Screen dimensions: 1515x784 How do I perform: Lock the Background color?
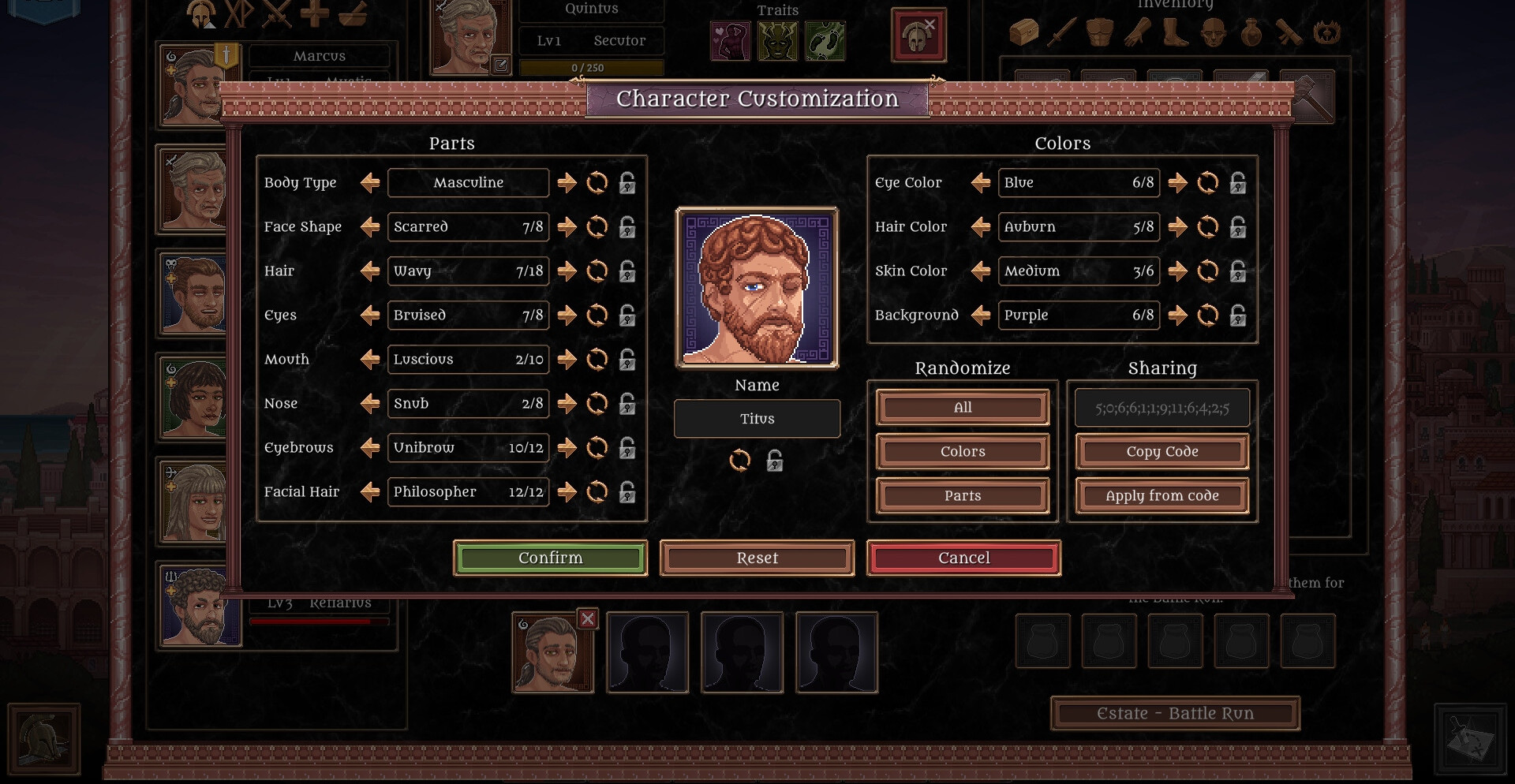click(1238, 315)
